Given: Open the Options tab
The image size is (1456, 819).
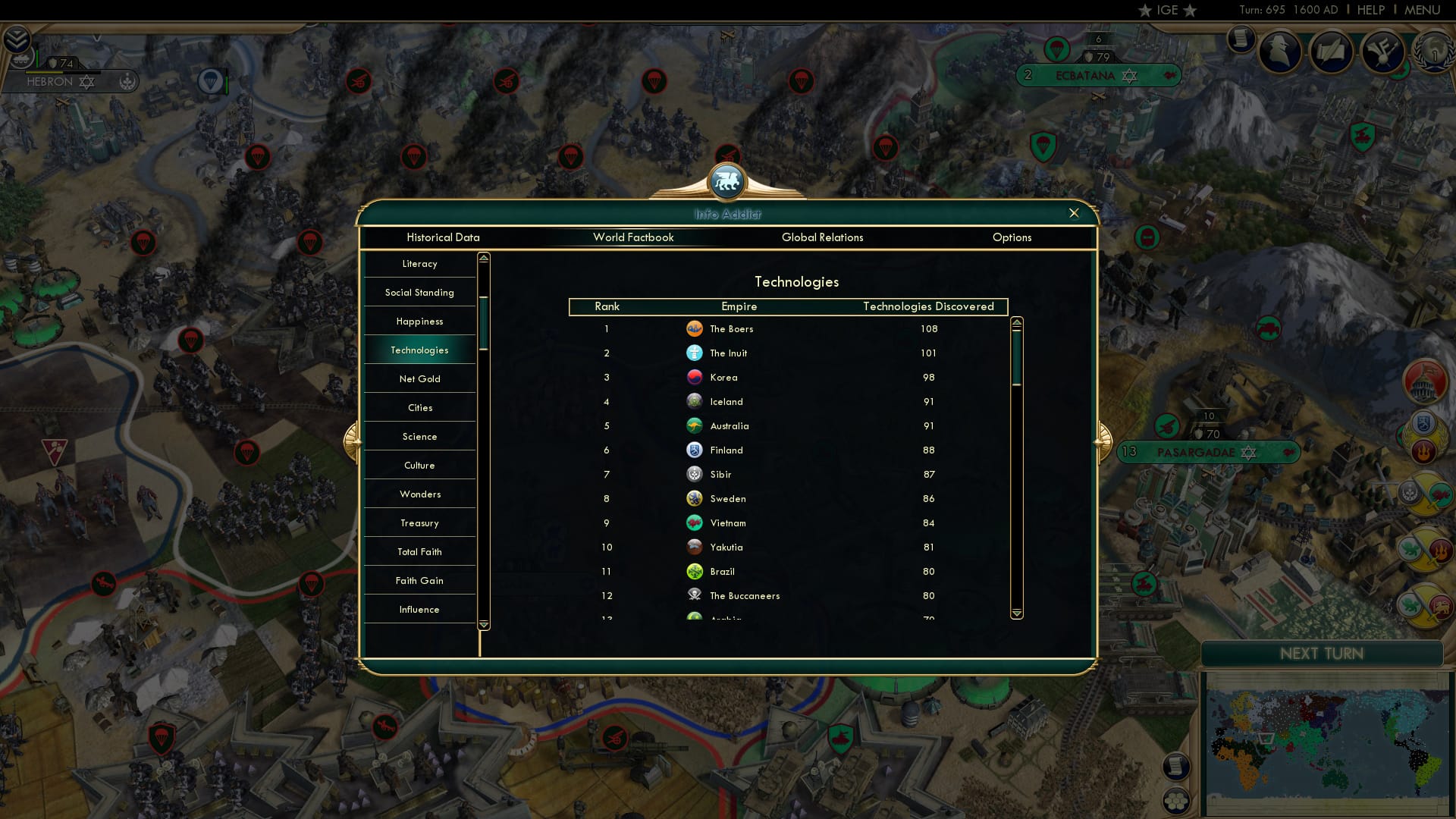Looking at the screenshot, I should click(x=1012, y=237).
